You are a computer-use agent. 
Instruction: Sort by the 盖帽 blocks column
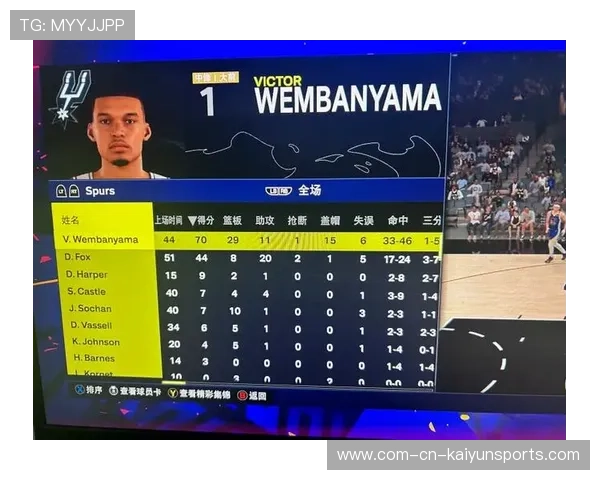pyautogui.click(x=329, y=220)
